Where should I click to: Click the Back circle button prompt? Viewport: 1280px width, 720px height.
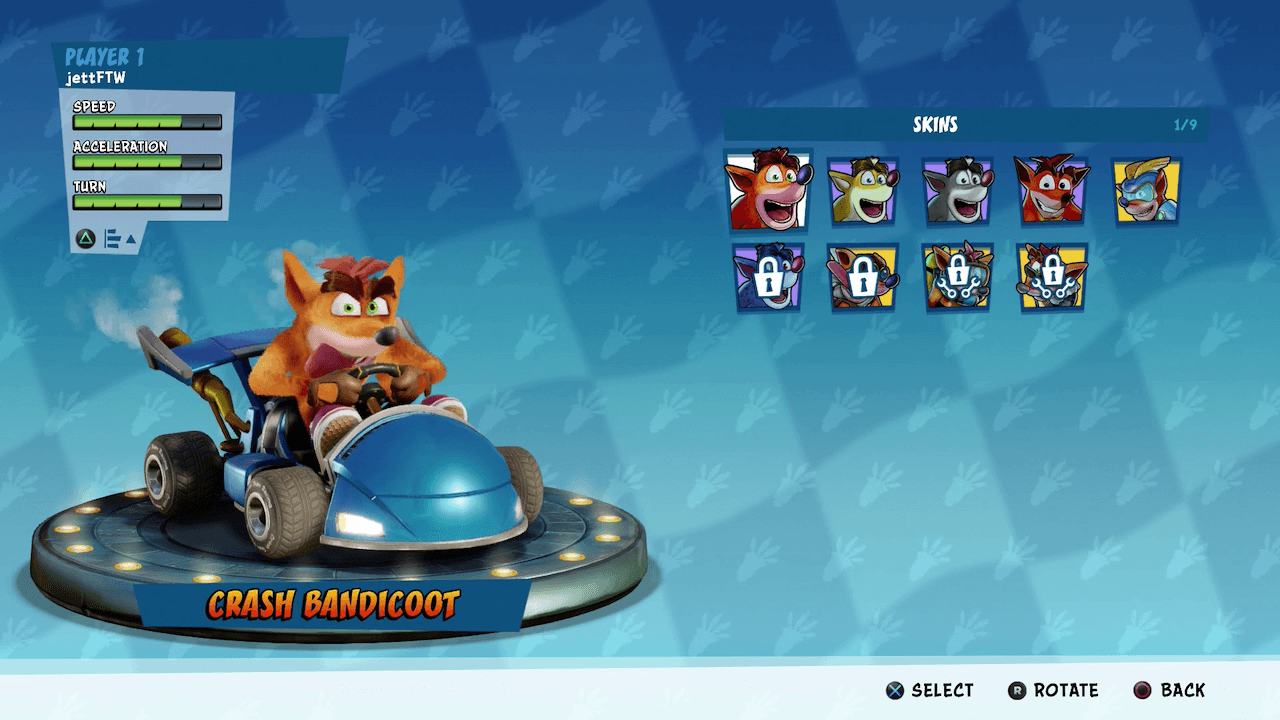click(1168, 690)
